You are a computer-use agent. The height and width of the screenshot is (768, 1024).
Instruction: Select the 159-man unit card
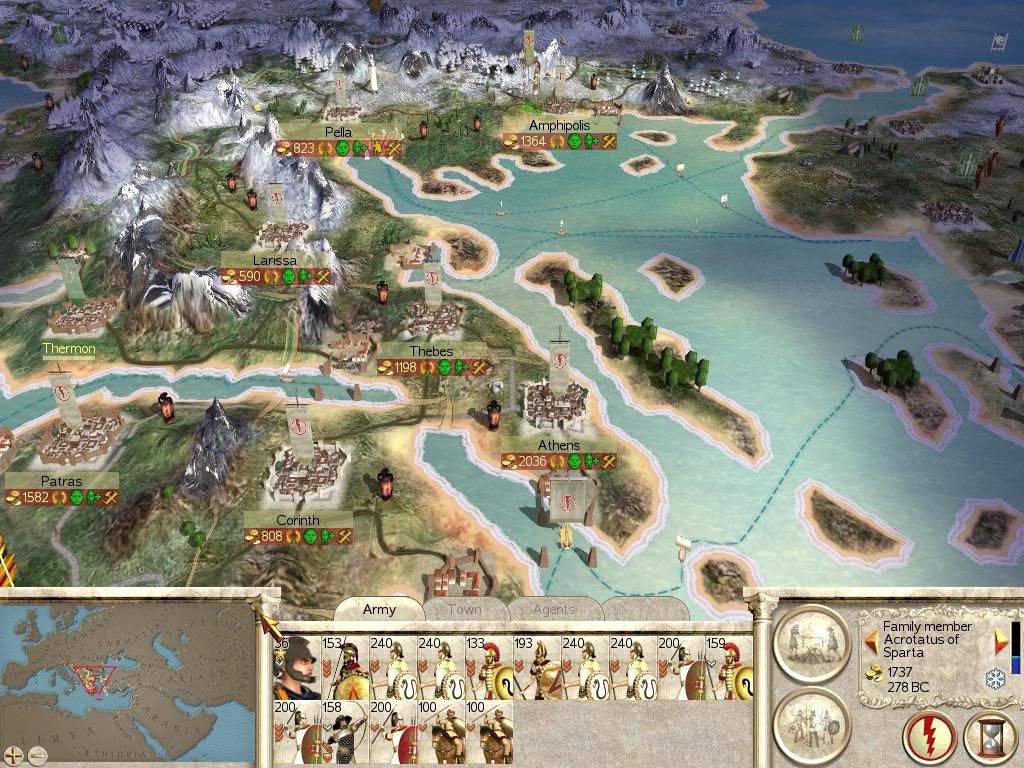(x=728, y=667)
